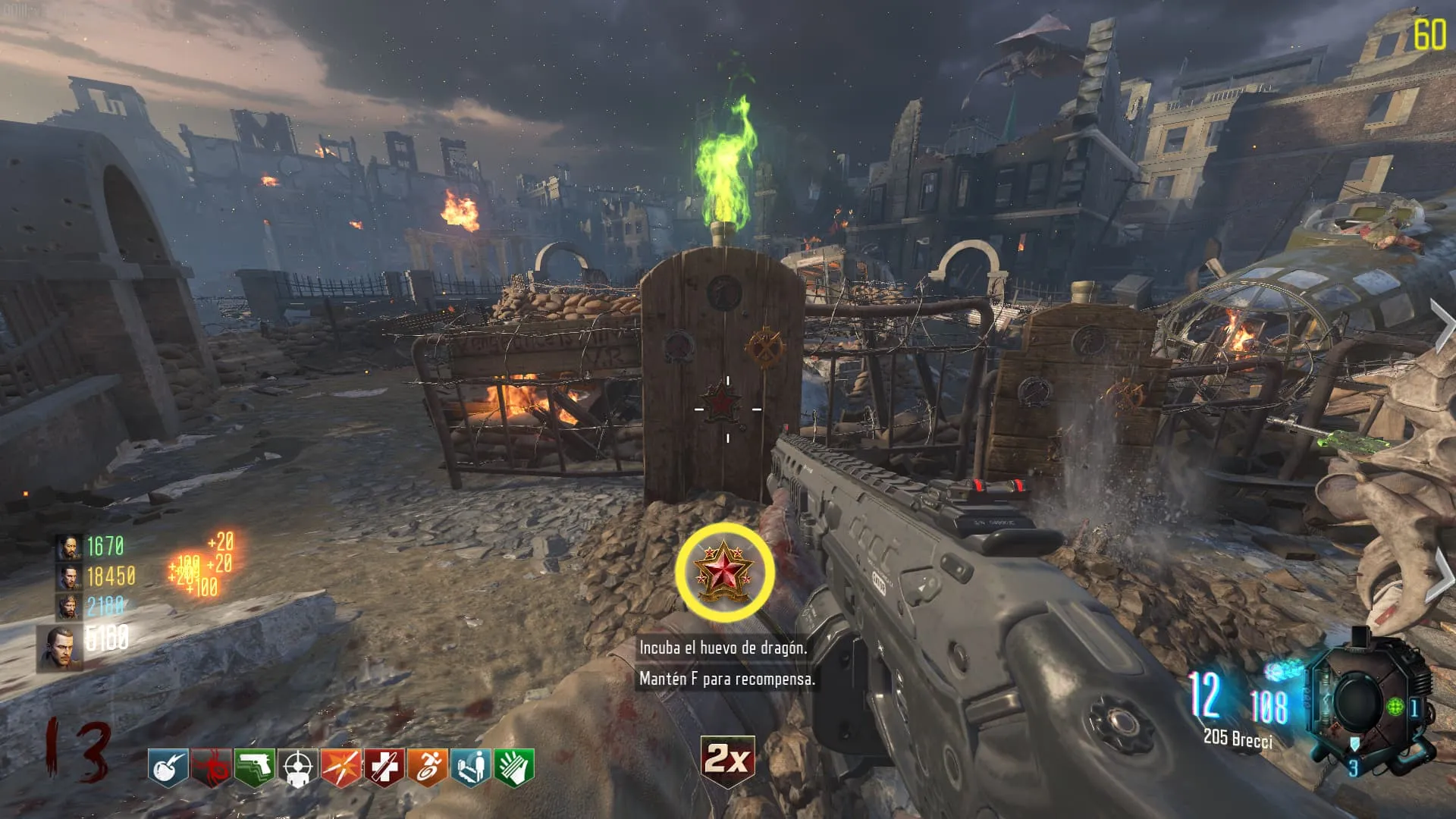Select the crosshair Deadshot Daiquiri perk icon
The width and height of the screenshot is (1456, 819).
click(x=298, y=767)
